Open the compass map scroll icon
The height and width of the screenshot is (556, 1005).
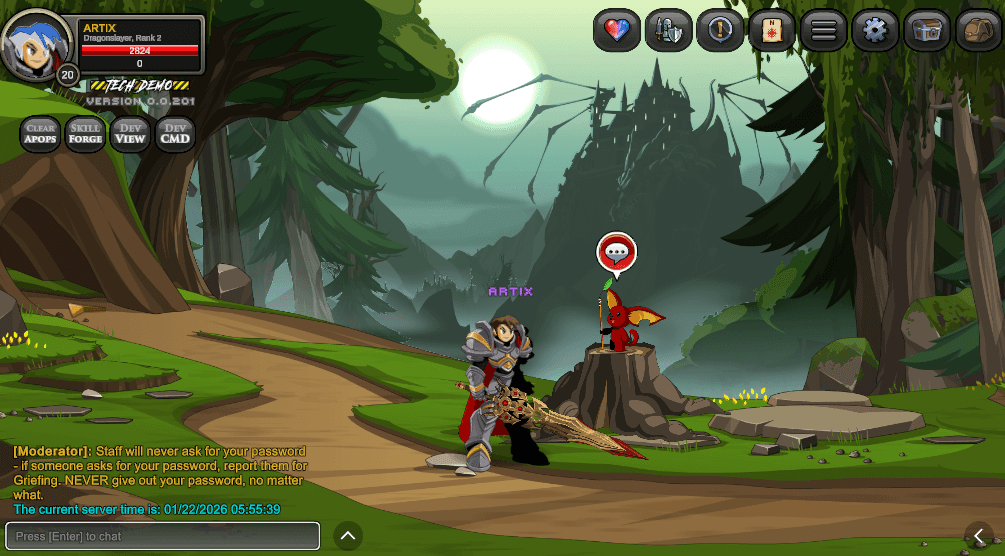coord(772,31)
